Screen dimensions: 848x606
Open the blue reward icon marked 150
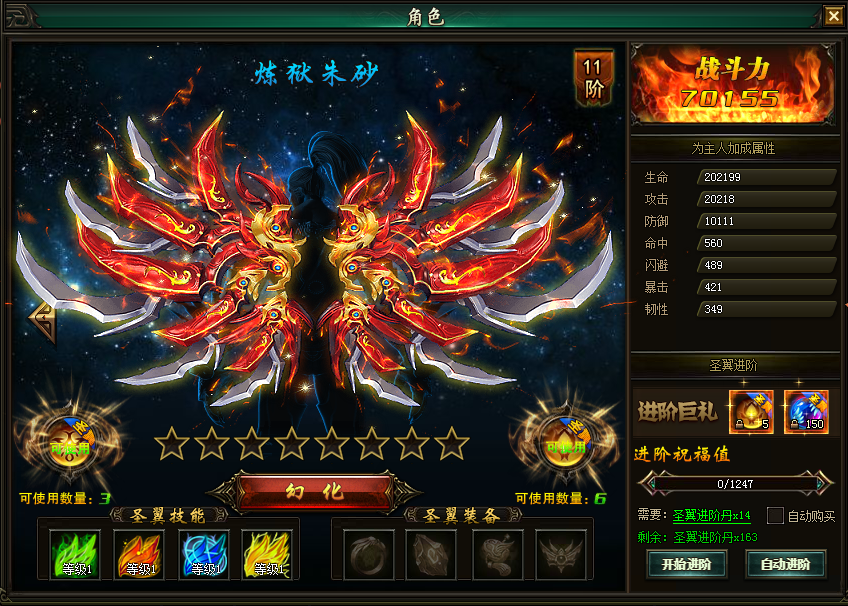coord(806,410)
